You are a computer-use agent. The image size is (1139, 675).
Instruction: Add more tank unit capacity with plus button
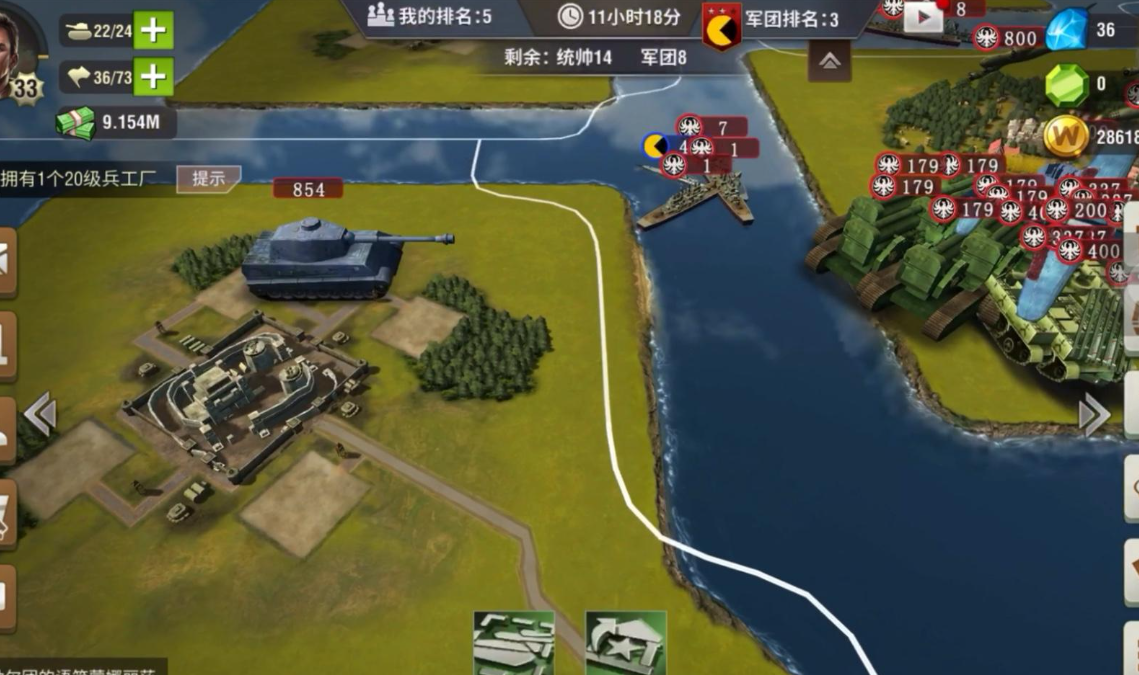click(153, 30)
